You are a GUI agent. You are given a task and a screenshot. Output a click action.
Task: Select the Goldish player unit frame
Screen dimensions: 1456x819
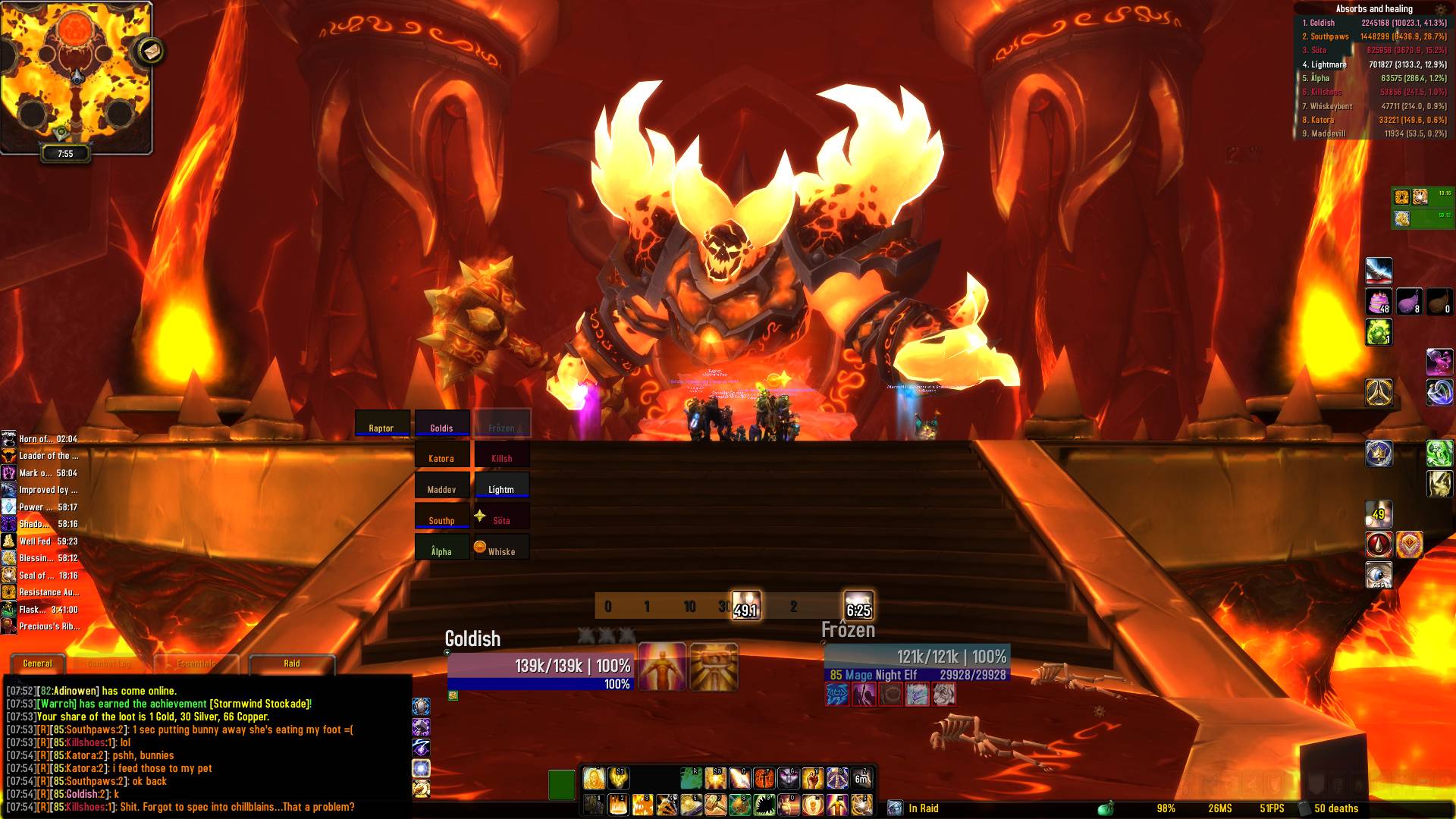coord(540,666)
